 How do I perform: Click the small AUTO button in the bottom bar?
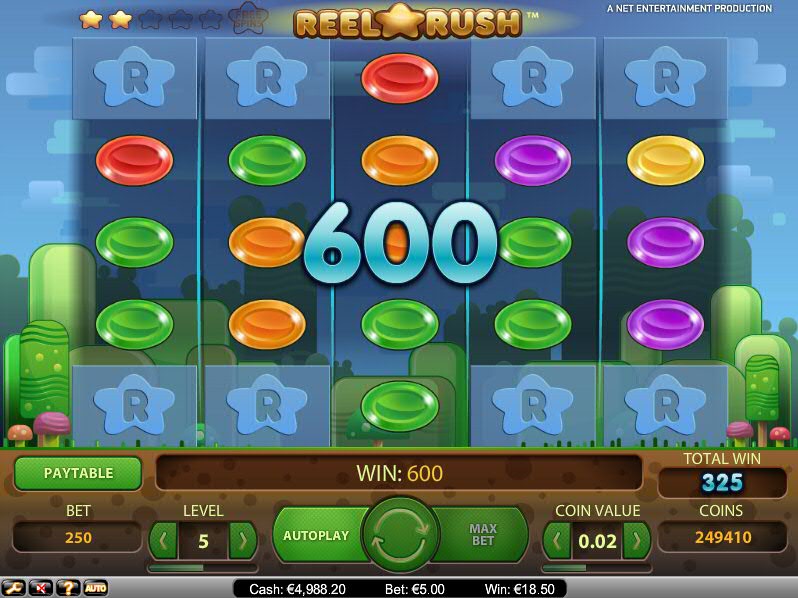[x=95, y=588]
